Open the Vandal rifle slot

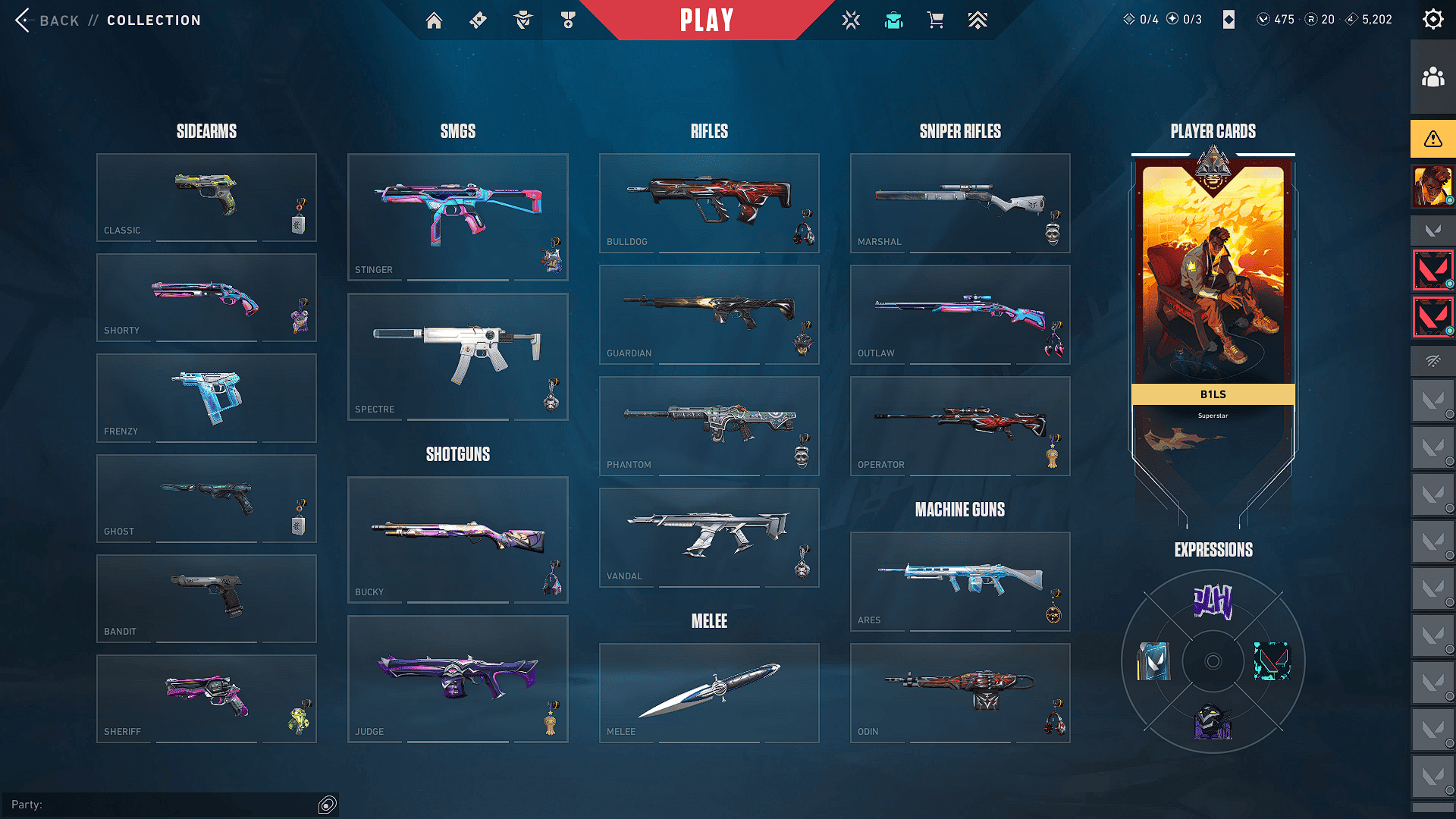(709, 537)
